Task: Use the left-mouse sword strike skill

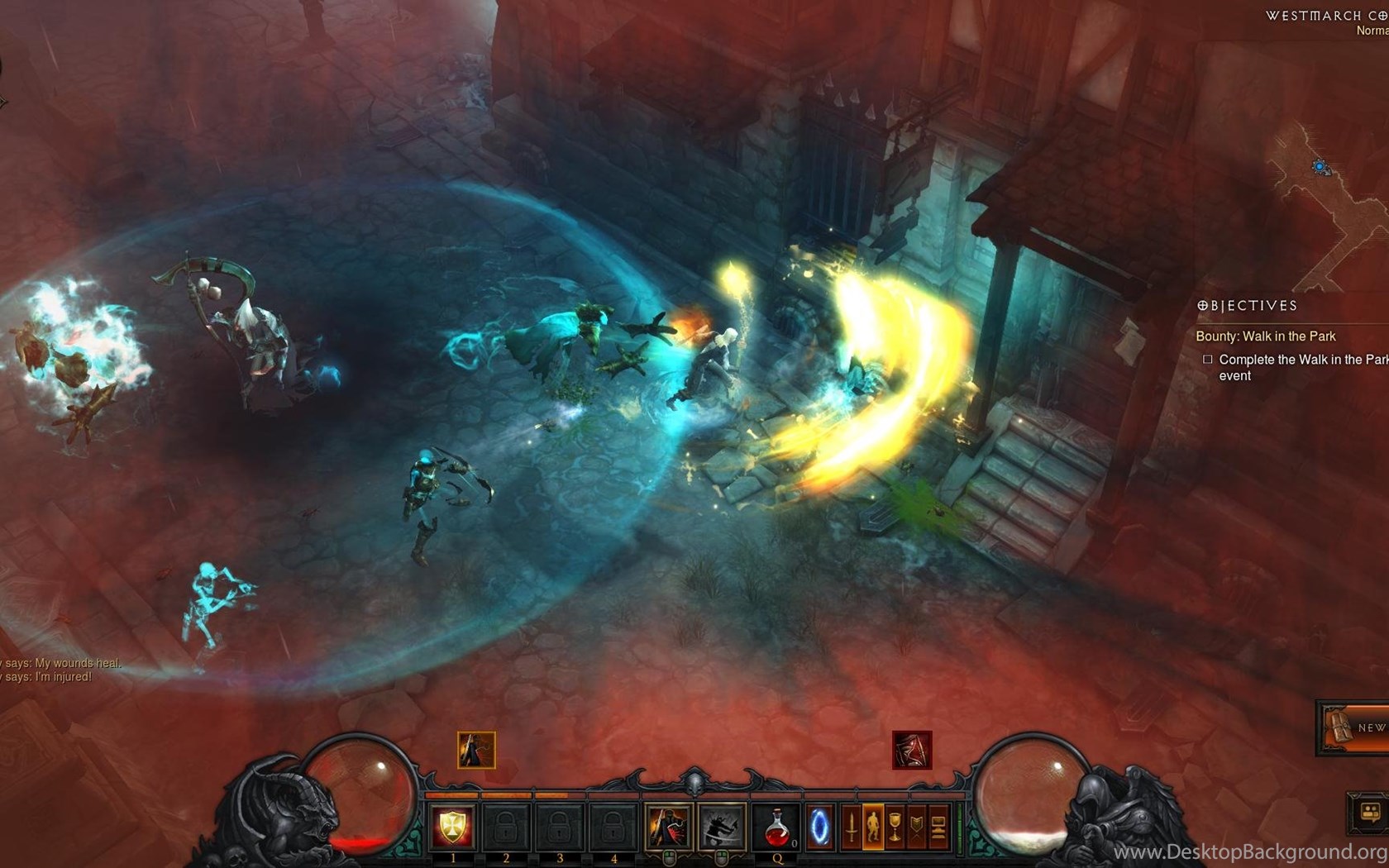Action: 668,827
